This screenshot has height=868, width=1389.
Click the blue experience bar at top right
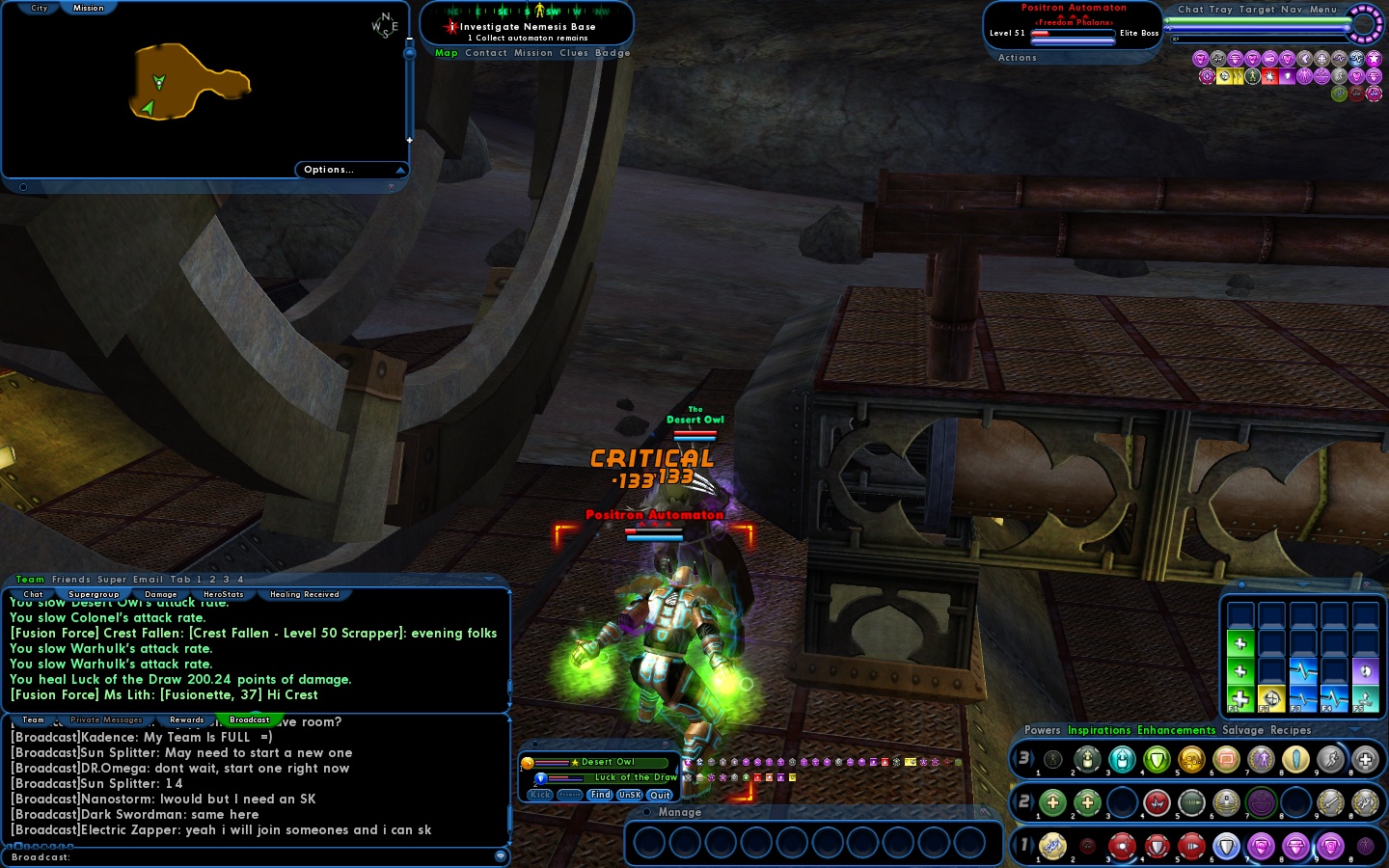tap(1254, 29)
